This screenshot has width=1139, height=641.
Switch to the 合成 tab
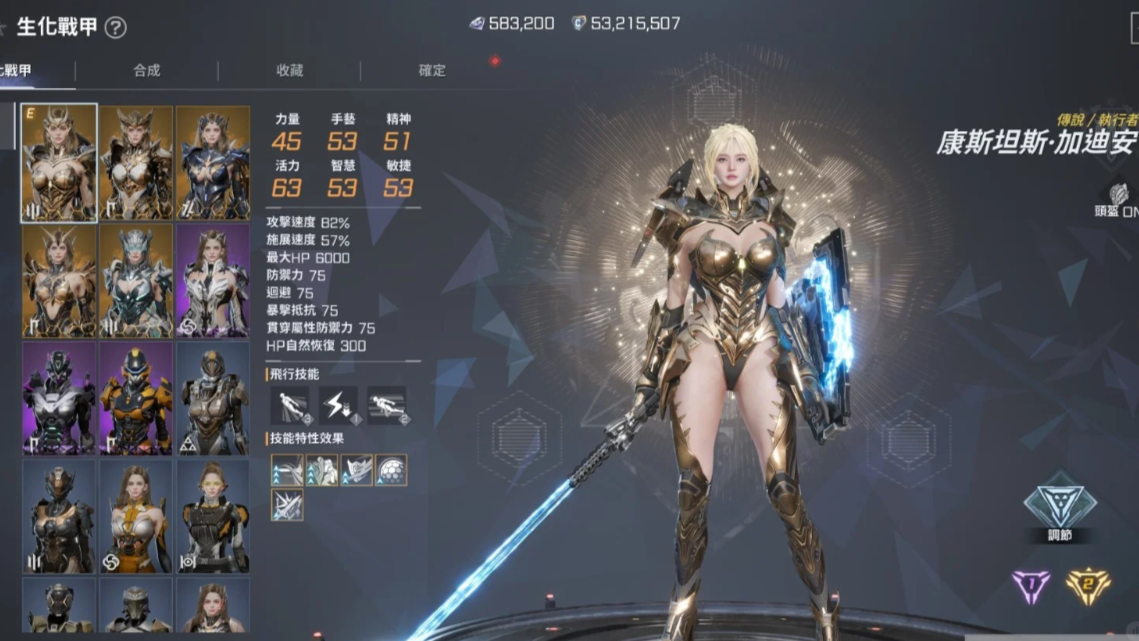pos(147,70)
